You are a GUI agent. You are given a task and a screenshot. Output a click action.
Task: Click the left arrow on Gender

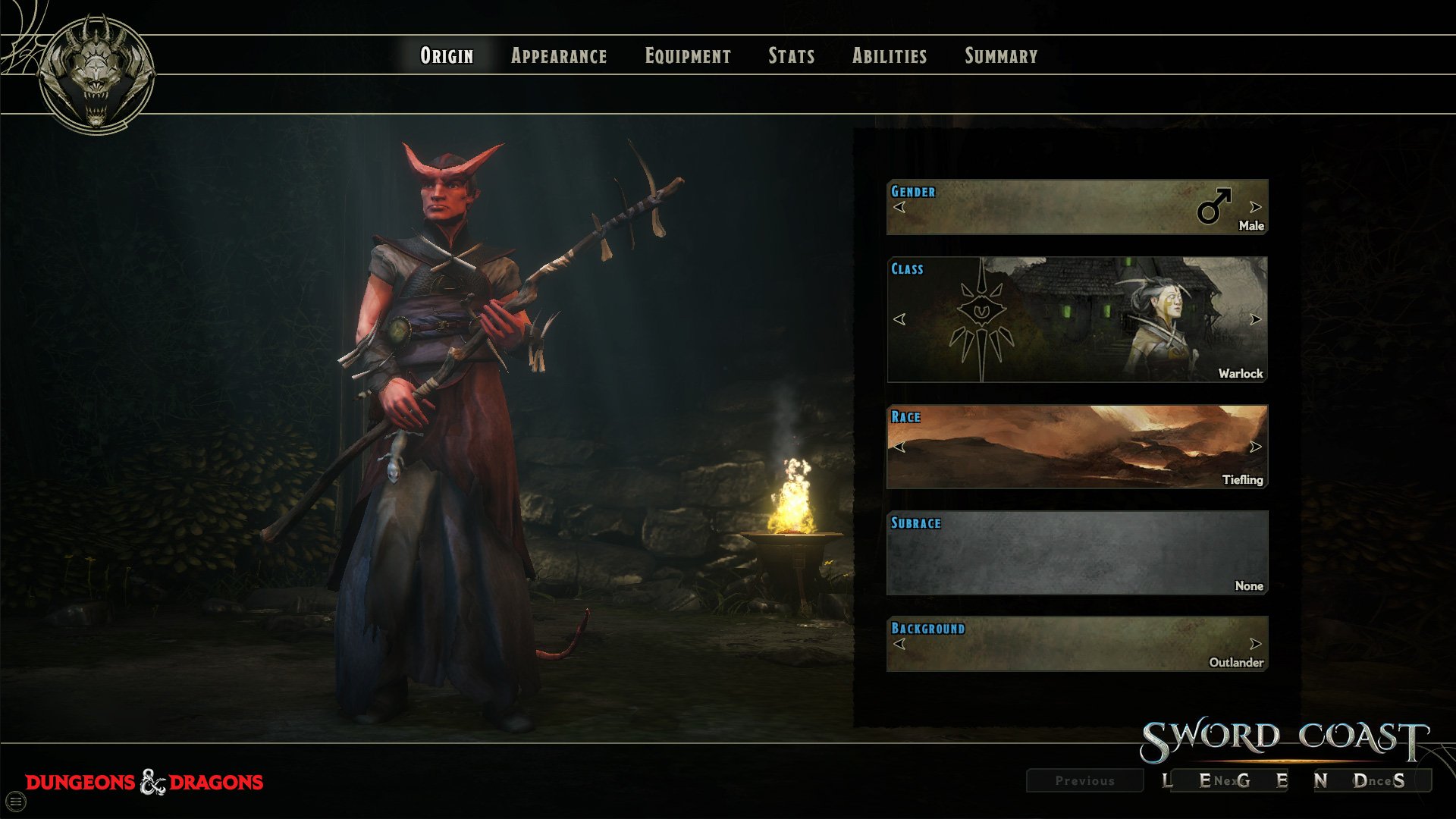click(x=899, y=207)
